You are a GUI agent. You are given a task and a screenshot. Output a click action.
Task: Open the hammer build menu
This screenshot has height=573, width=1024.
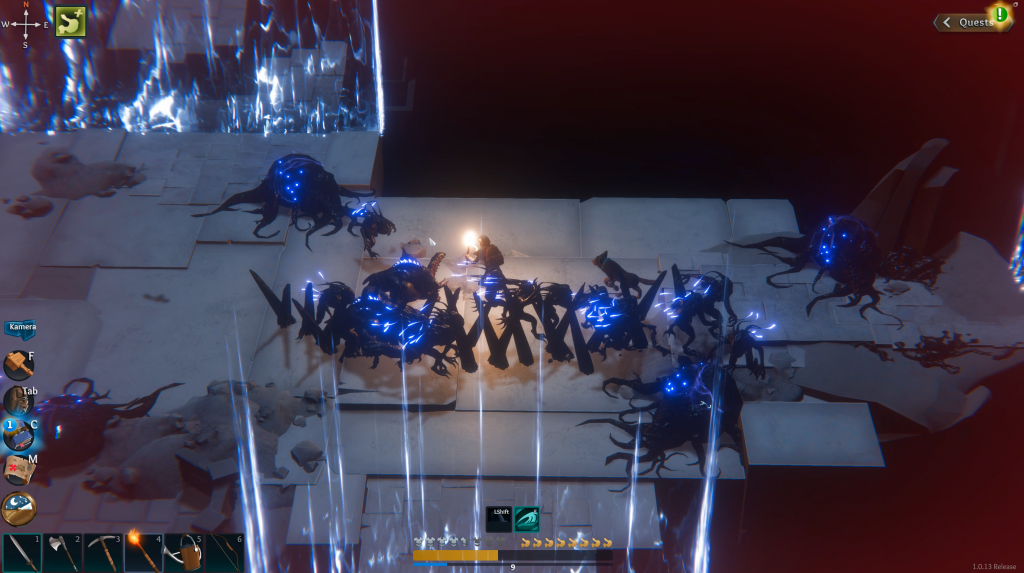click(x=18, y=365)
